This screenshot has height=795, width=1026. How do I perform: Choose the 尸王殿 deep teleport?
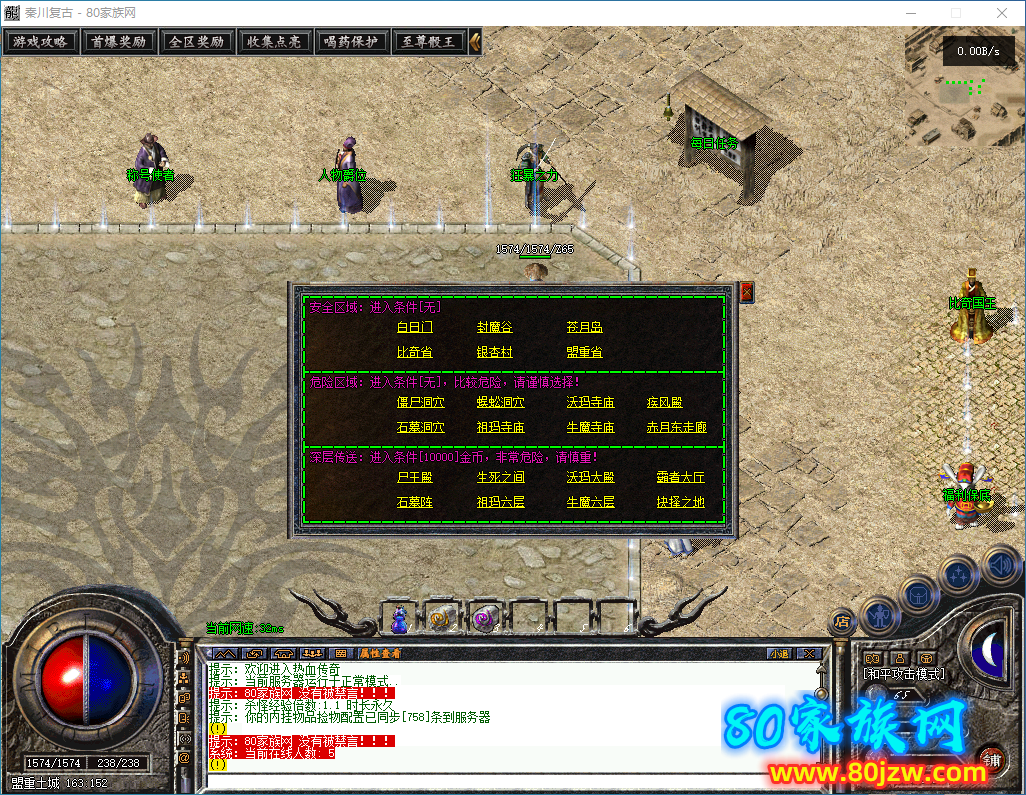click(415, 477)
